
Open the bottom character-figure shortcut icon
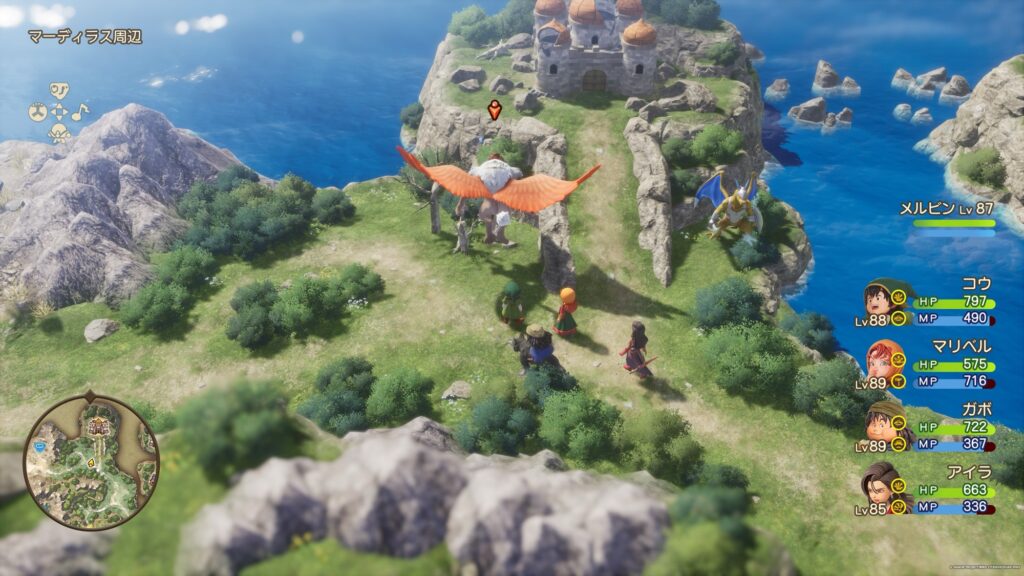(59, 133)
